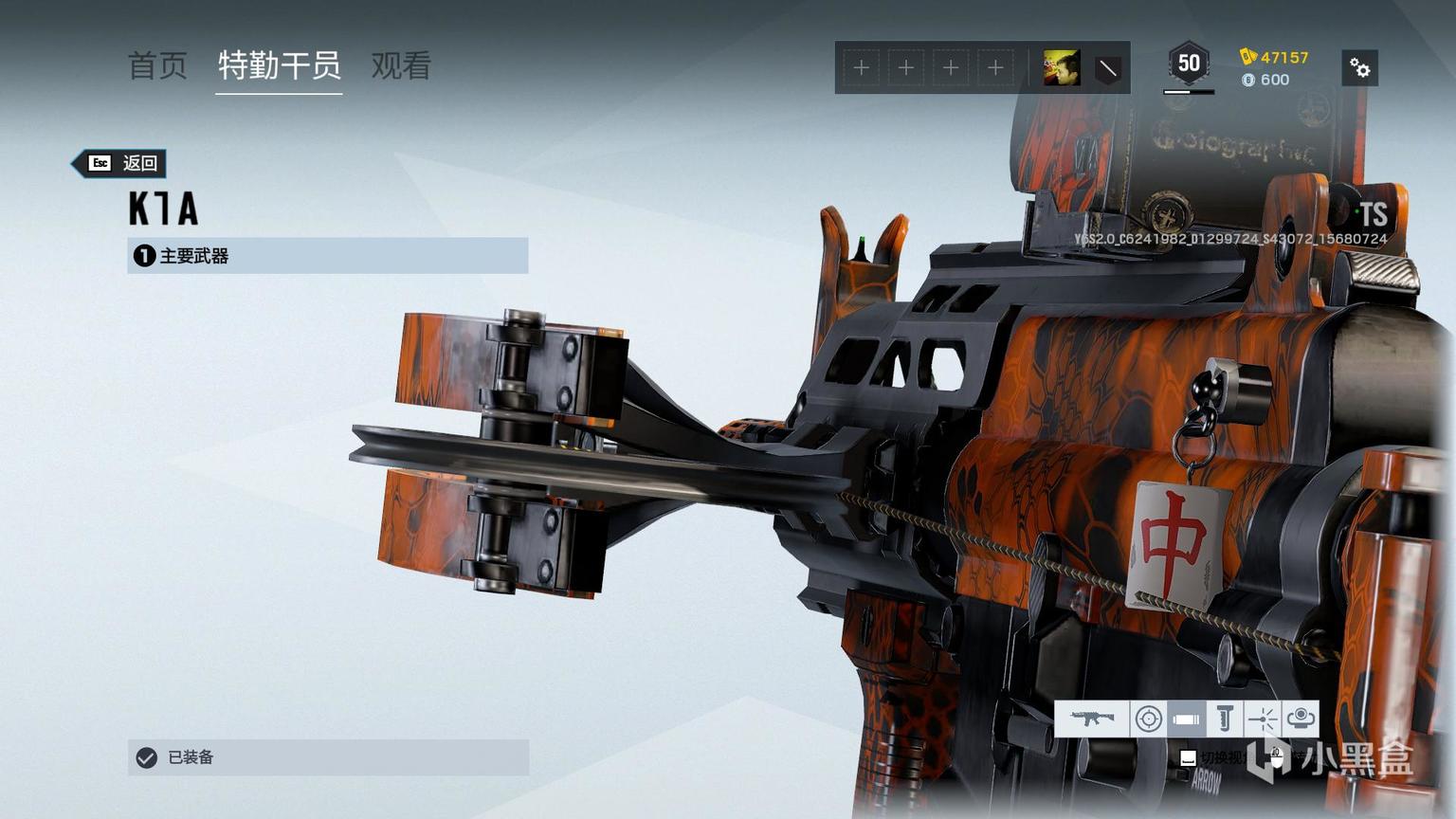
Task: Select the barrel attachment category
Action: coord(1186,719)
